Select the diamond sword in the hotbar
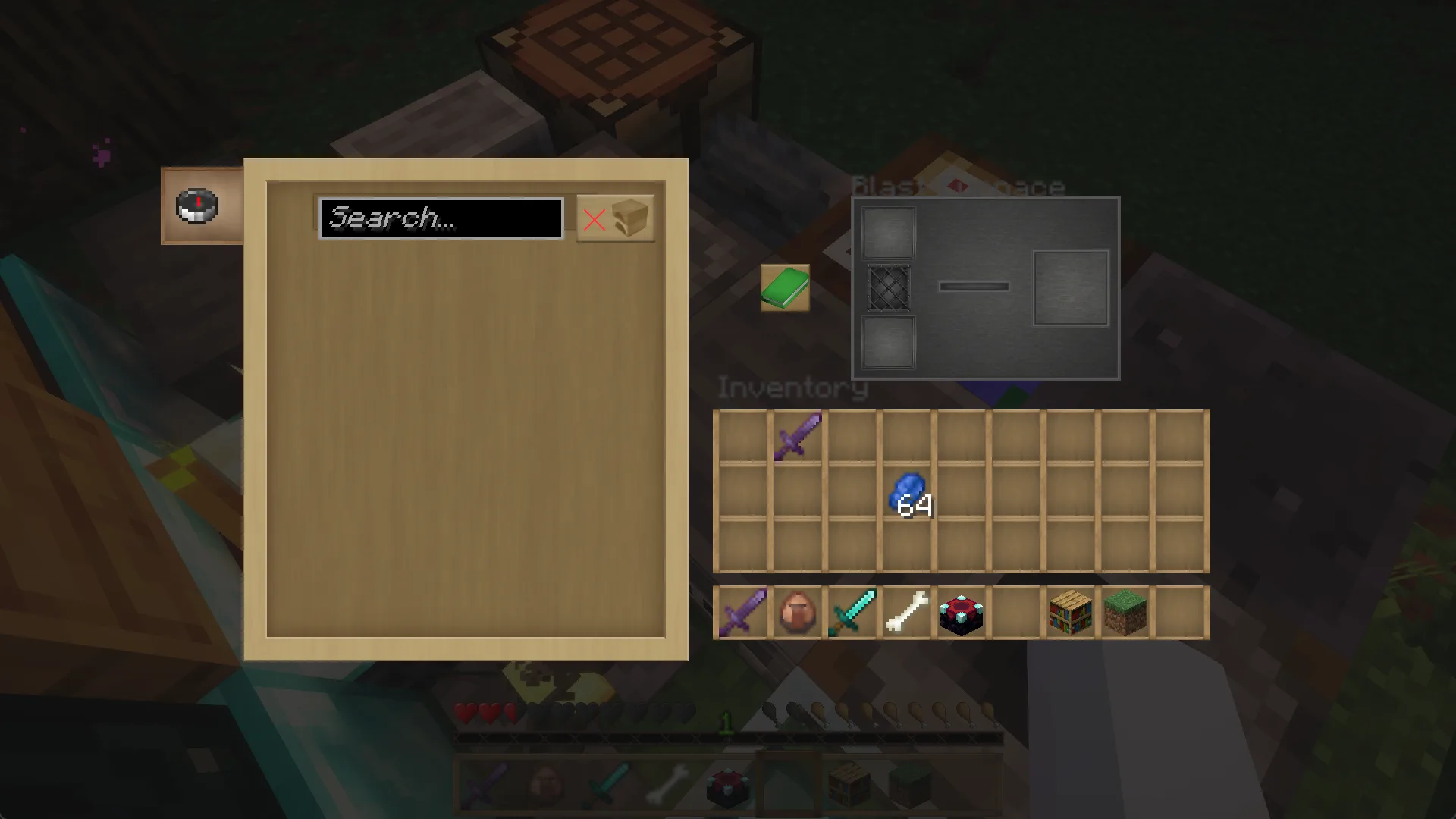The width and height of the screenshot is (1456, 819). tap(852, 612)
